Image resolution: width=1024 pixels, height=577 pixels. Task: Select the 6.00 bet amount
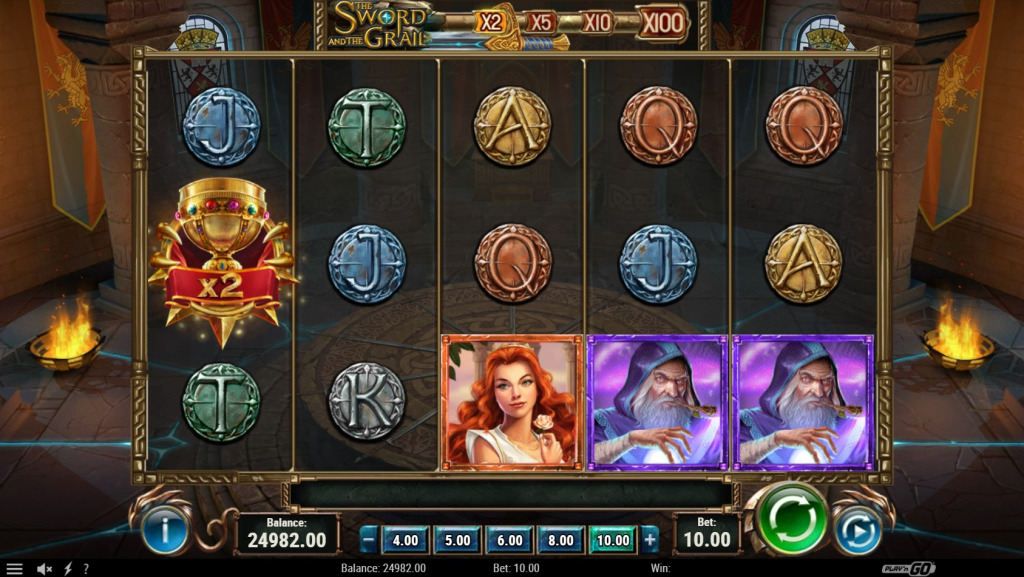coord(509,540)
